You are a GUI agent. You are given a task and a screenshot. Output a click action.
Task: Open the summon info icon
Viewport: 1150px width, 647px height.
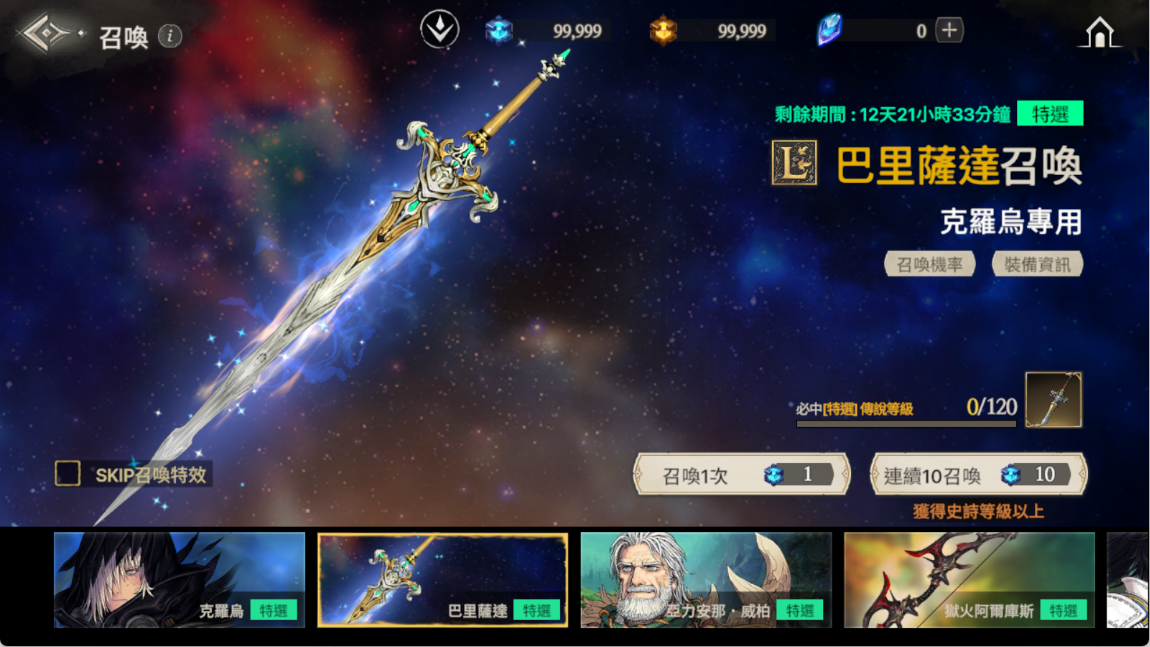pyautogui.click(x=171, y=36)
